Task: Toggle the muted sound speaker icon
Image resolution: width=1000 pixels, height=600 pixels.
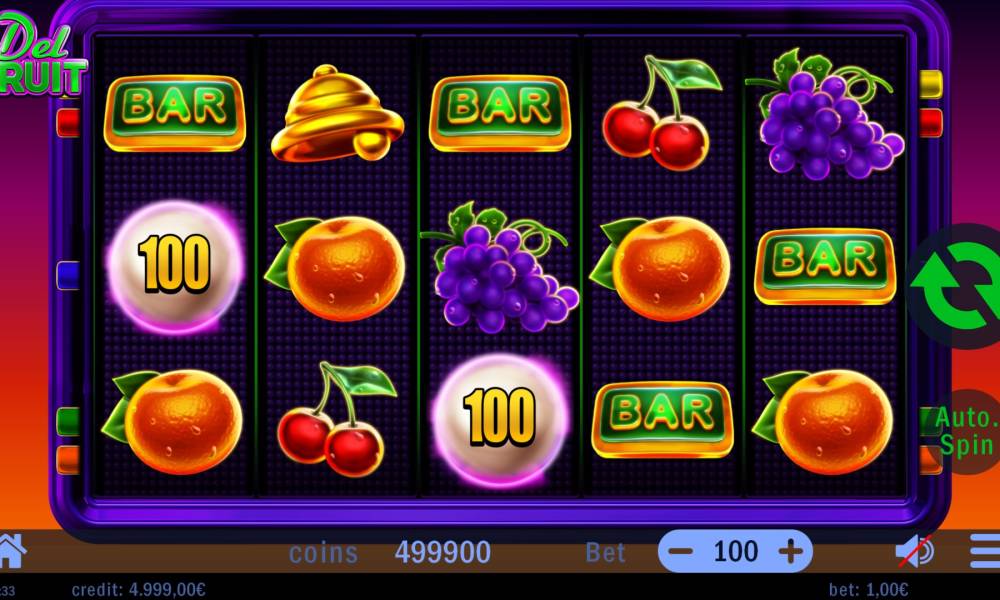Action: tap(914, 551)
